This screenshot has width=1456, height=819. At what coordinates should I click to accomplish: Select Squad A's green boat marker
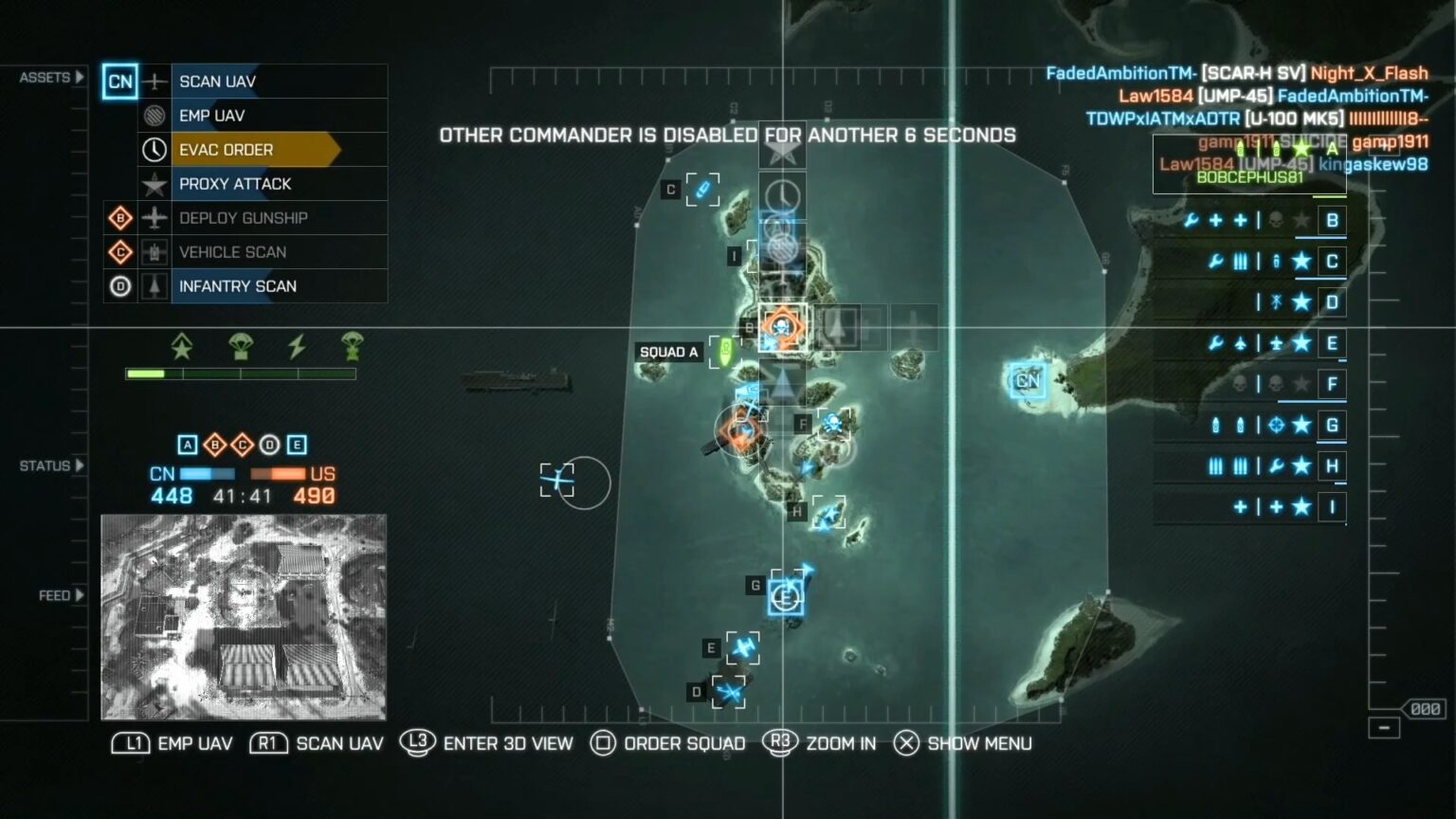click(725, 353)
